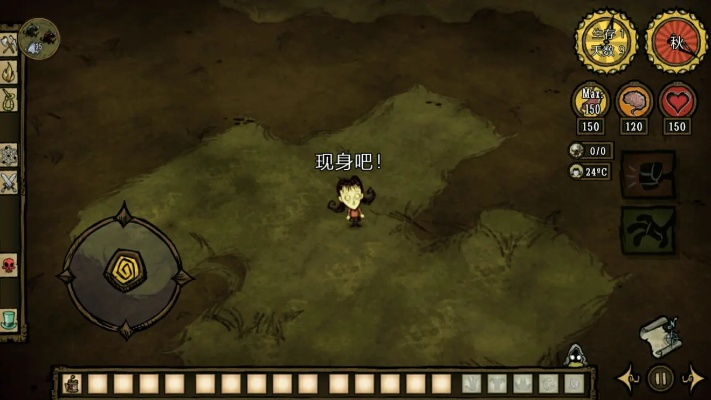
Task: Select the body armor equipment slot
Action: coord(497,384)
